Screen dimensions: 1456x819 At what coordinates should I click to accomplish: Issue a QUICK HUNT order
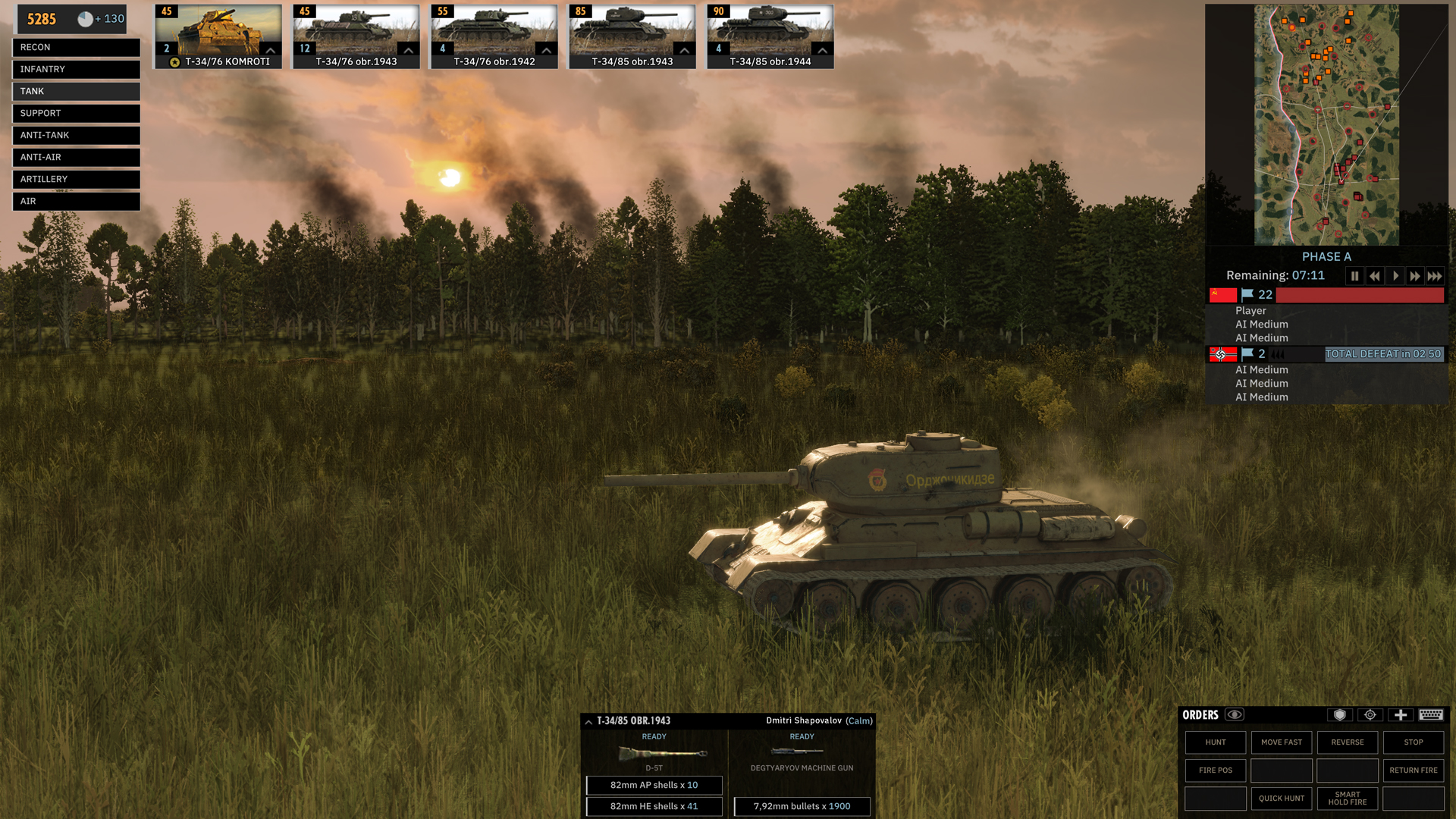click(1282, 799)
